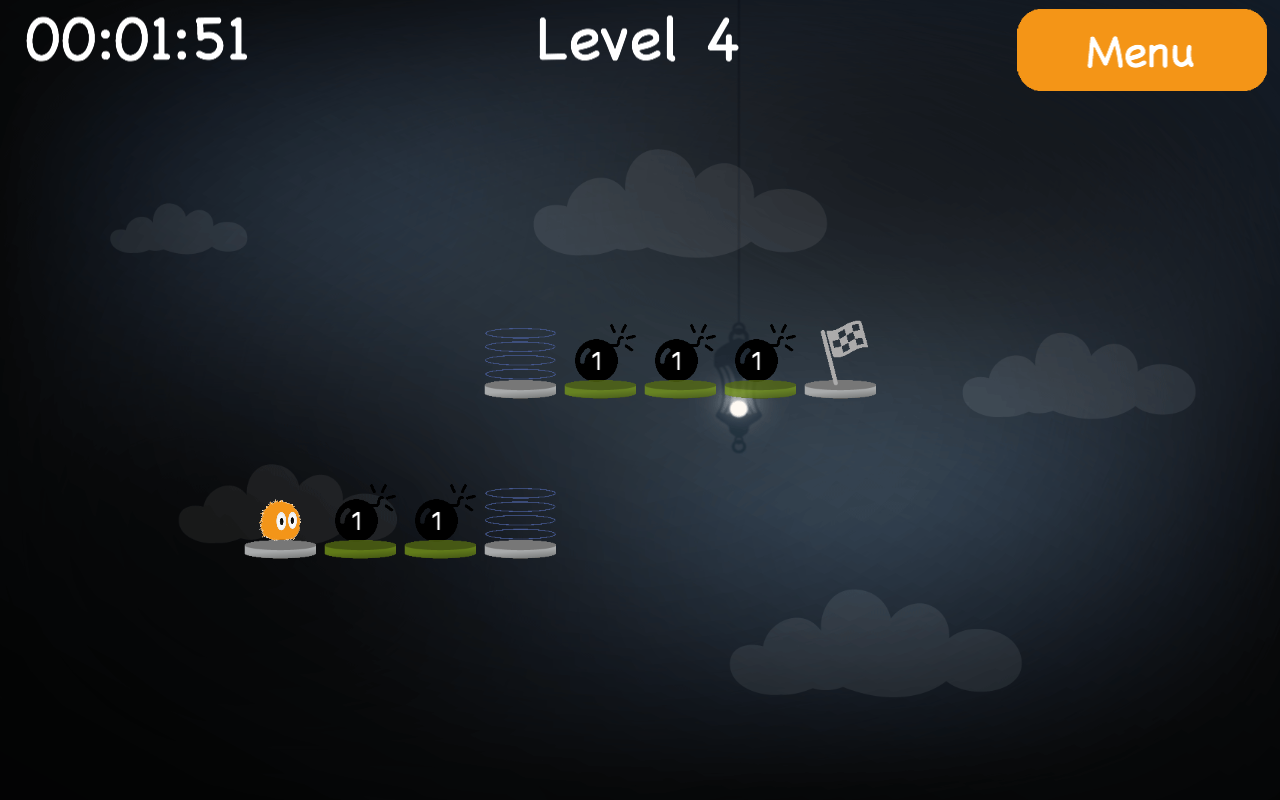The image size is (1280, 800).
Task: Tap the bomb left of the lantern
Action: click(x=678, y=360)
